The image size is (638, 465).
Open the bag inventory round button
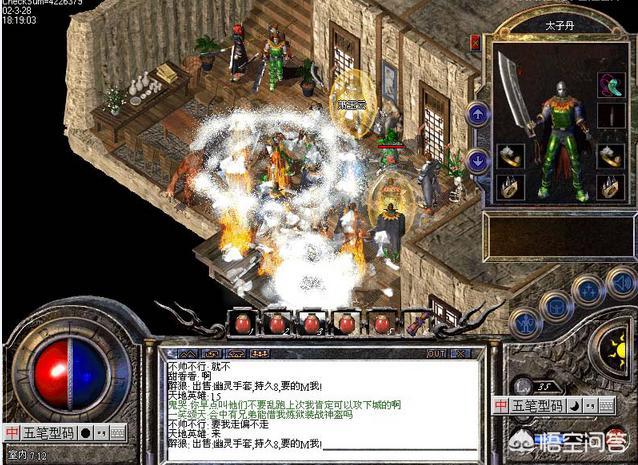coord(556,305)
